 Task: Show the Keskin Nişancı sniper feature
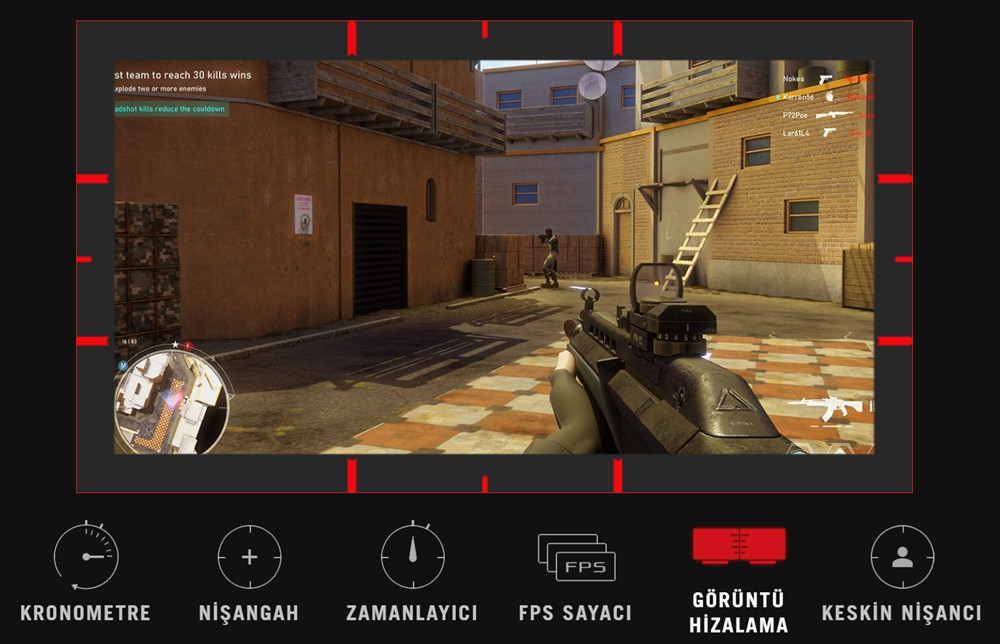pyautogui.click(x=901, y=557)
